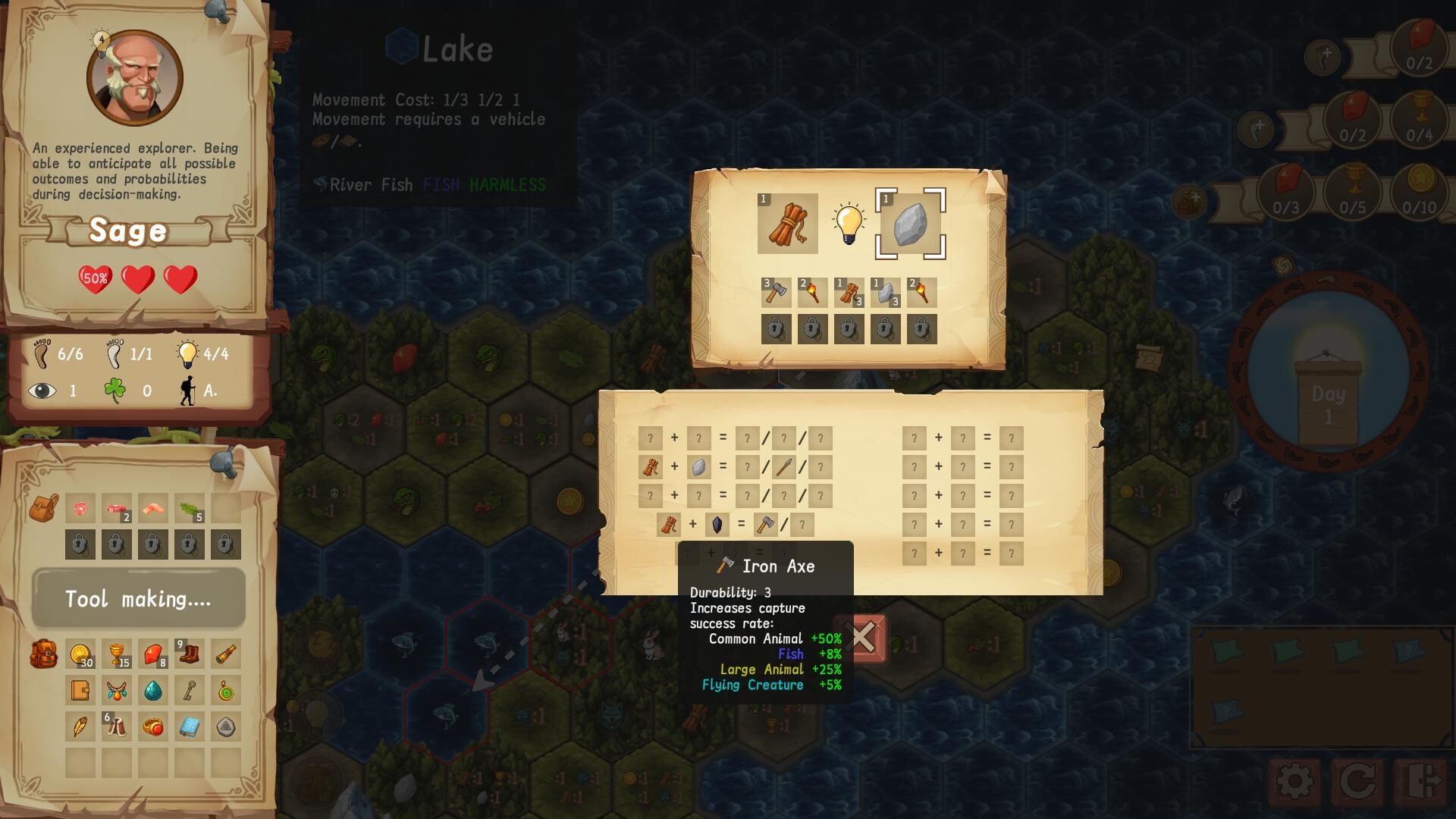Screen dimensions: 1456x819
Task: Click the lightbulb craft button
Action: pyautogui.click(x=849, y=224)
